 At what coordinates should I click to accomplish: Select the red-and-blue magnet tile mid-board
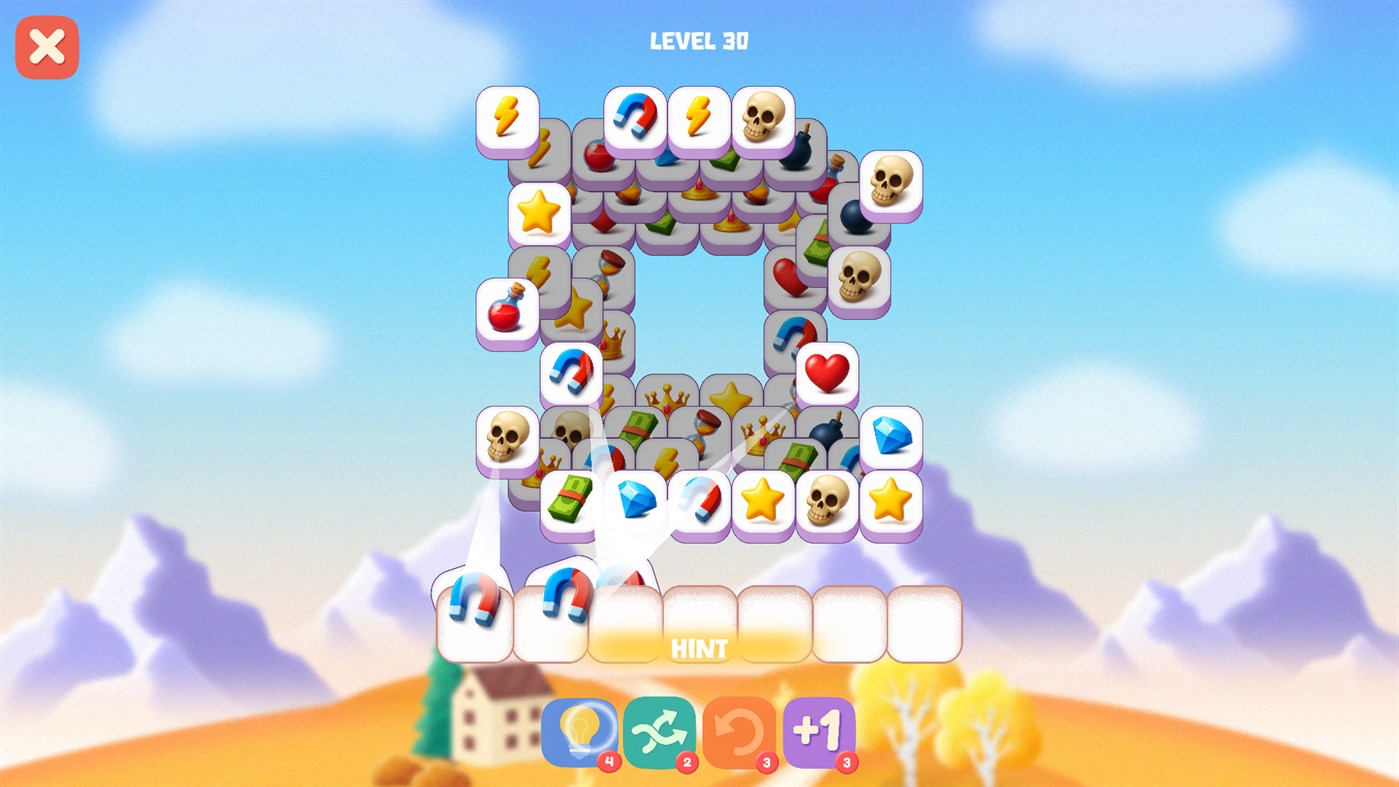click(571, 374)
